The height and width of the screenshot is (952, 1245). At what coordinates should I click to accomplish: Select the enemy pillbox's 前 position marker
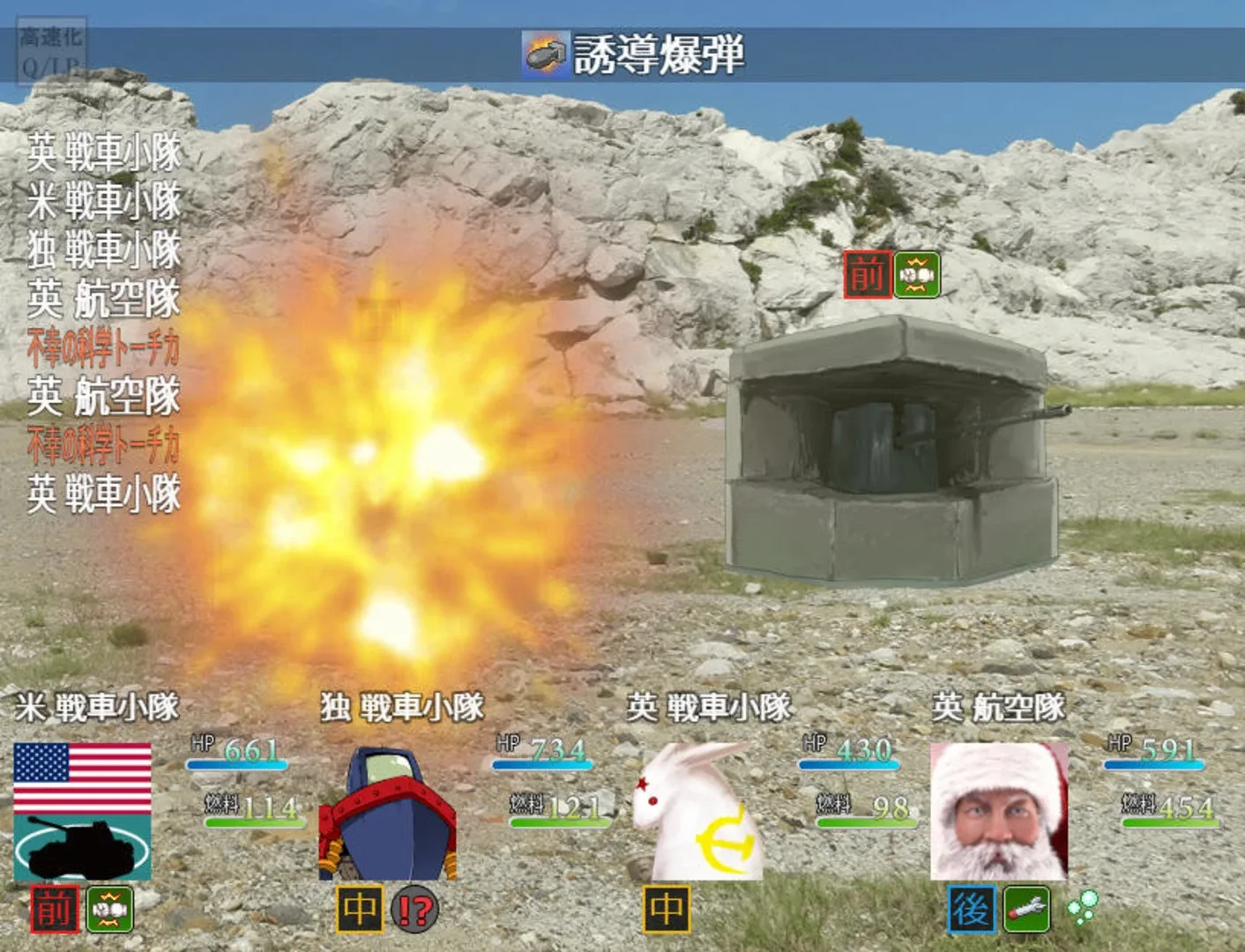tap(866, 274)
